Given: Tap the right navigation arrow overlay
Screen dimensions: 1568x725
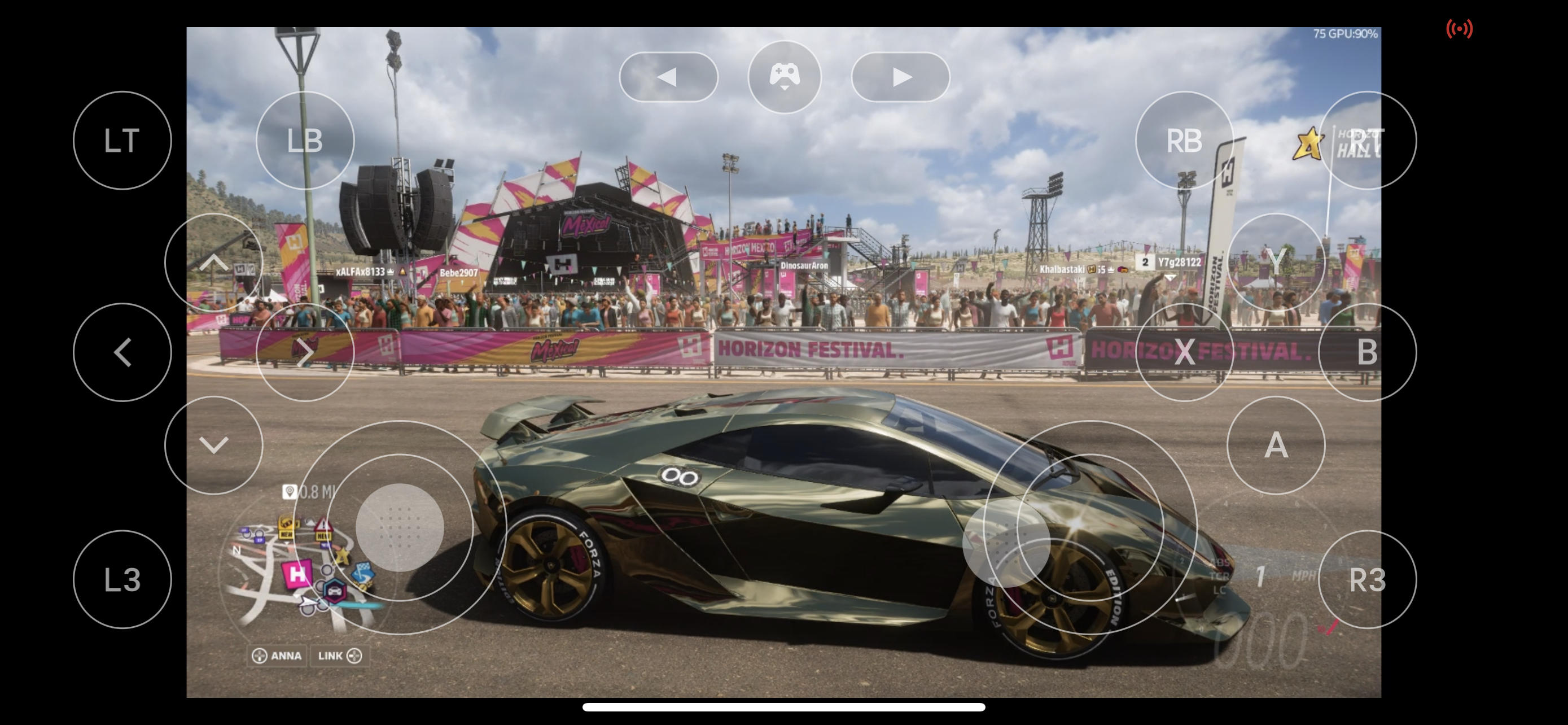Looking at the screenshot, I should click(900, 76).
